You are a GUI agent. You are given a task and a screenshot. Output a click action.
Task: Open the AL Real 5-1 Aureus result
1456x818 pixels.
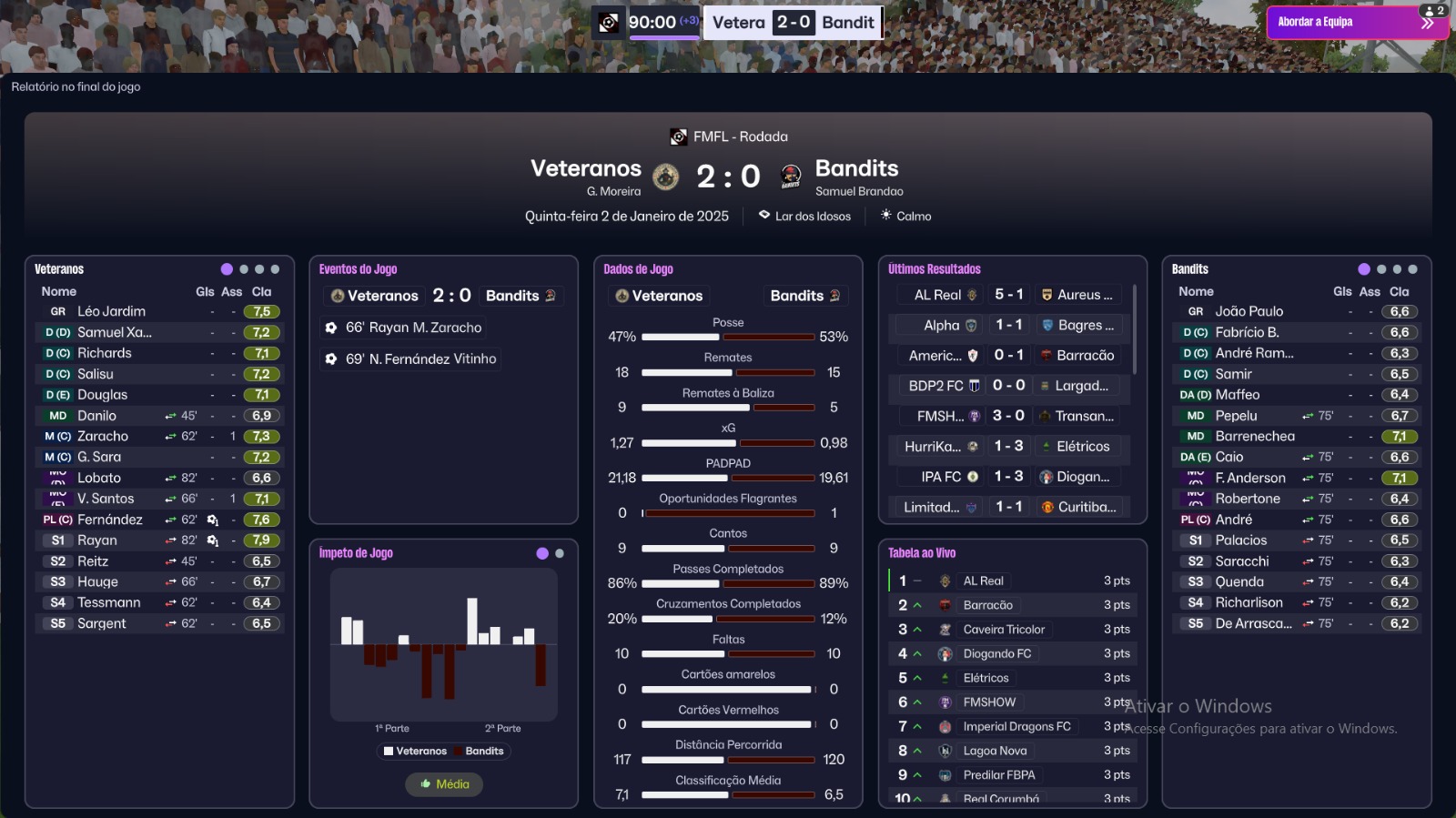(1008, 295)
